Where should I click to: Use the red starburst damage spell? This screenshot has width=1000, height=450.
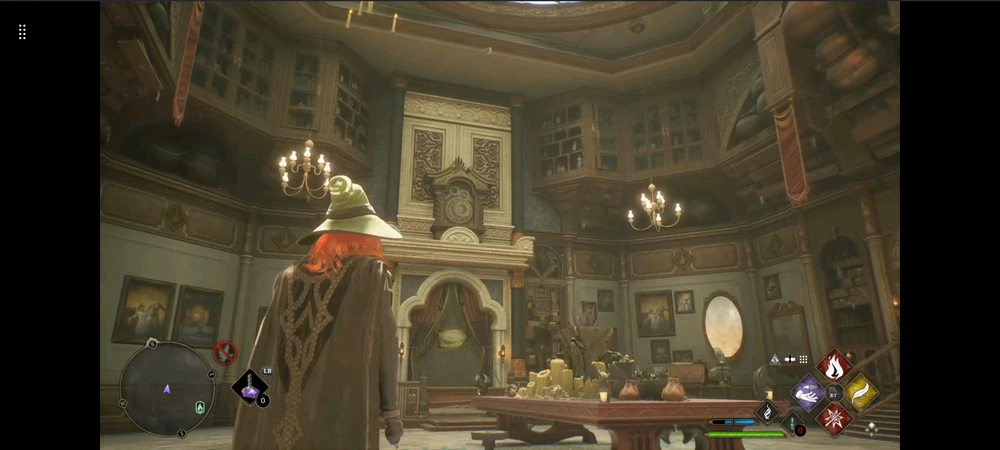pyautogui.click(x=834, y=418)
